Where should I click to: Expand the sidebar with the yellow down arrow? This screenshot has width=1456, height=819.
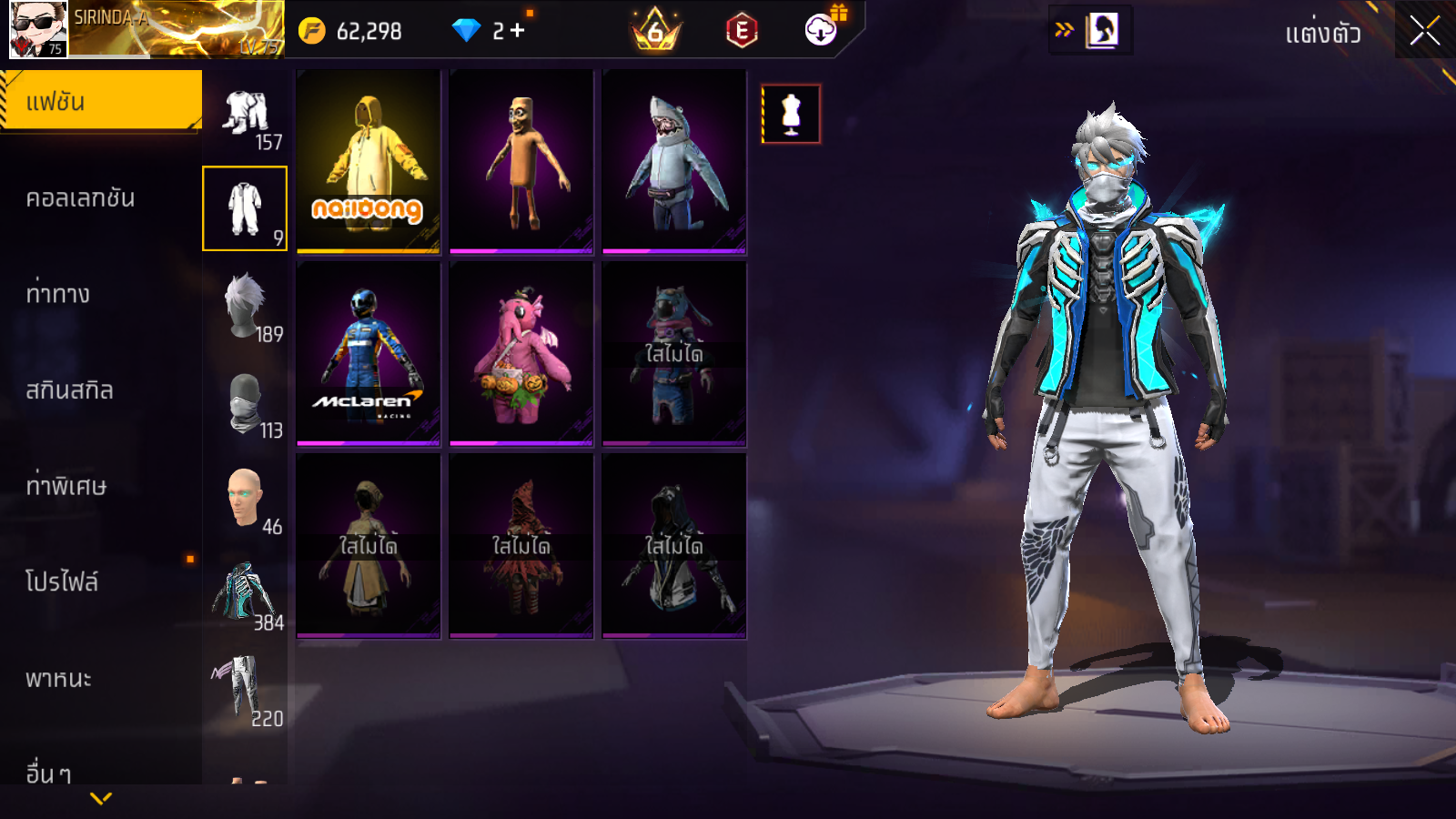[101, 798]
